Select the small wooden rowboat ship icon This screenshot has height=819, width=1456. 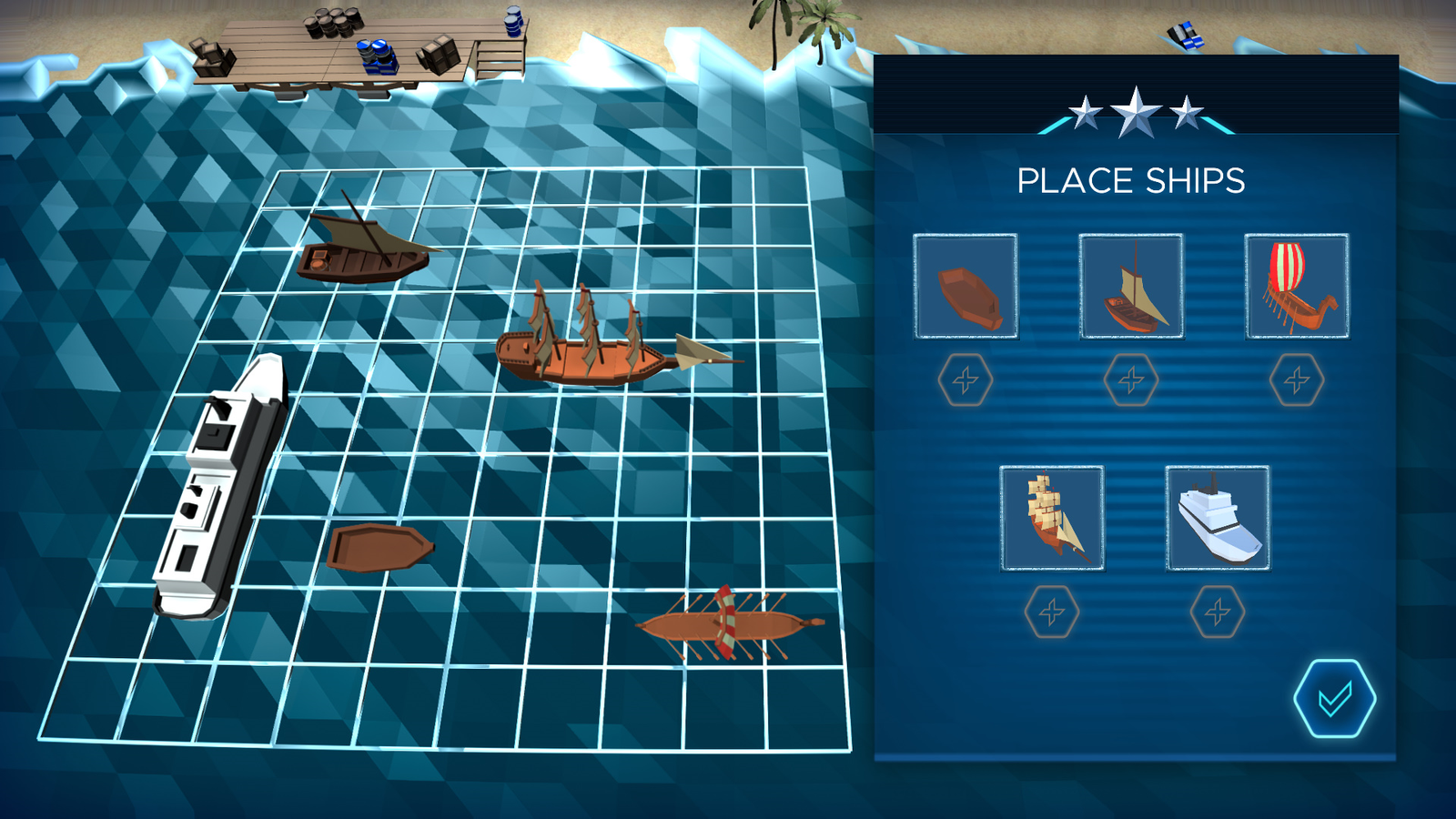(966, 286)
